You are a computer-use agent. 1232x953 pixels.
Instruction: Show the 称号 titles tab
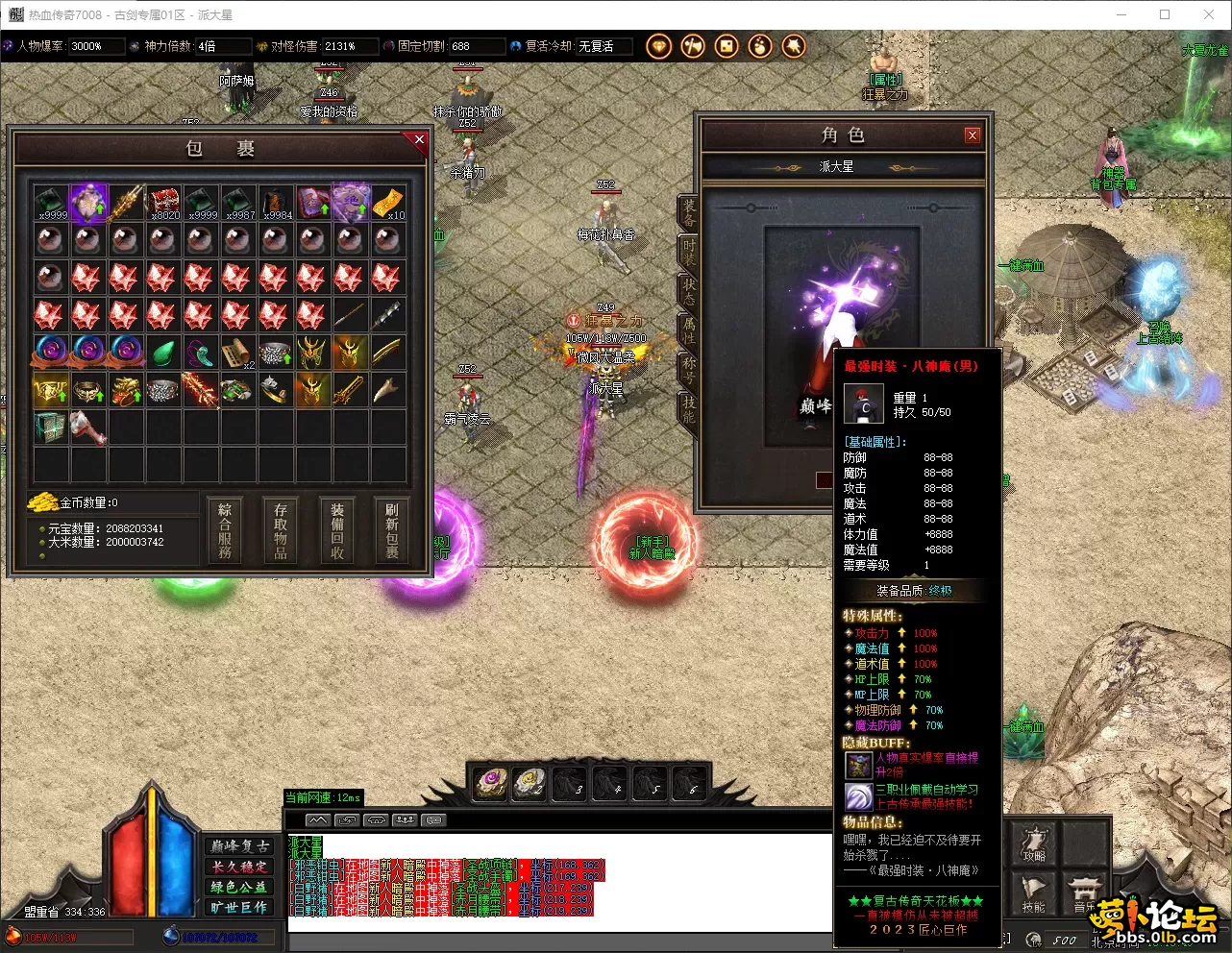click(x=689, y=368)
